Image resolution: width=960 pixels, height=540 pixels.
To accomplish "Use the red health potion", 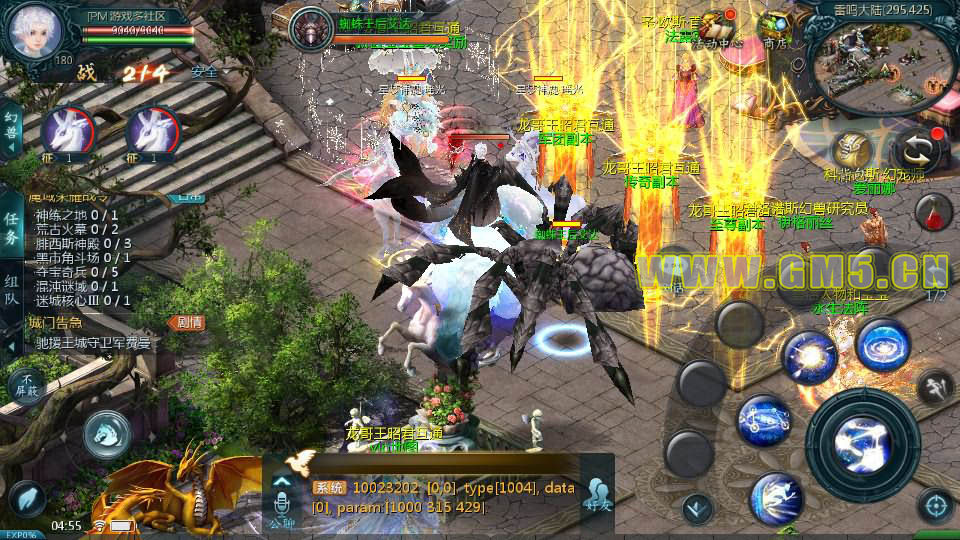I will coord(932,211).
